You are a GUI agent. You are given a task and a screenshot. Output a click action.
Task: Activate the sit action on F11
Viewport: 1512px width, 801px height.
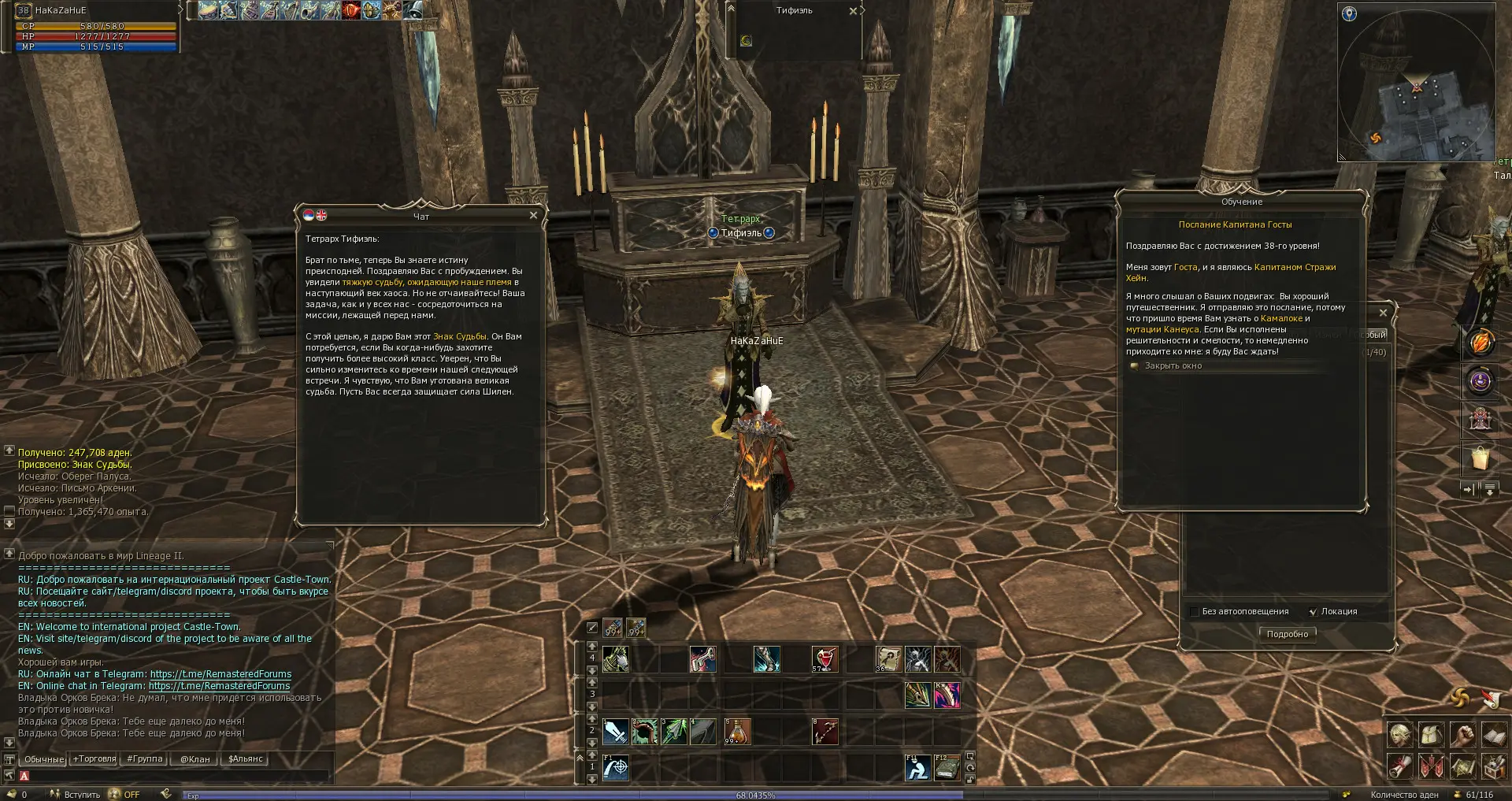pos(917,767)
